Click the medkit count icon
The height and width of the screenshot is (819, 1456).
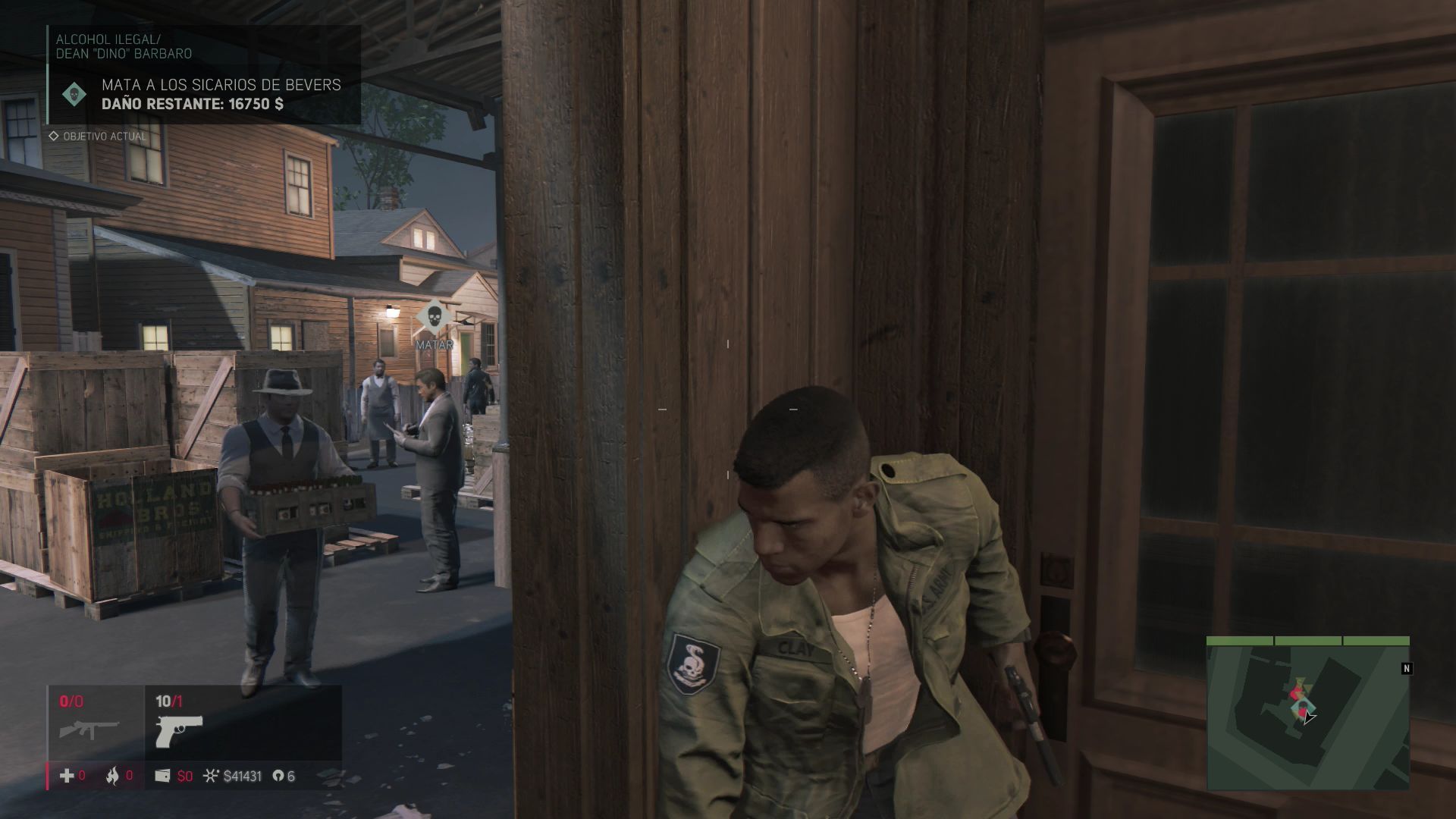pos(67,776)
